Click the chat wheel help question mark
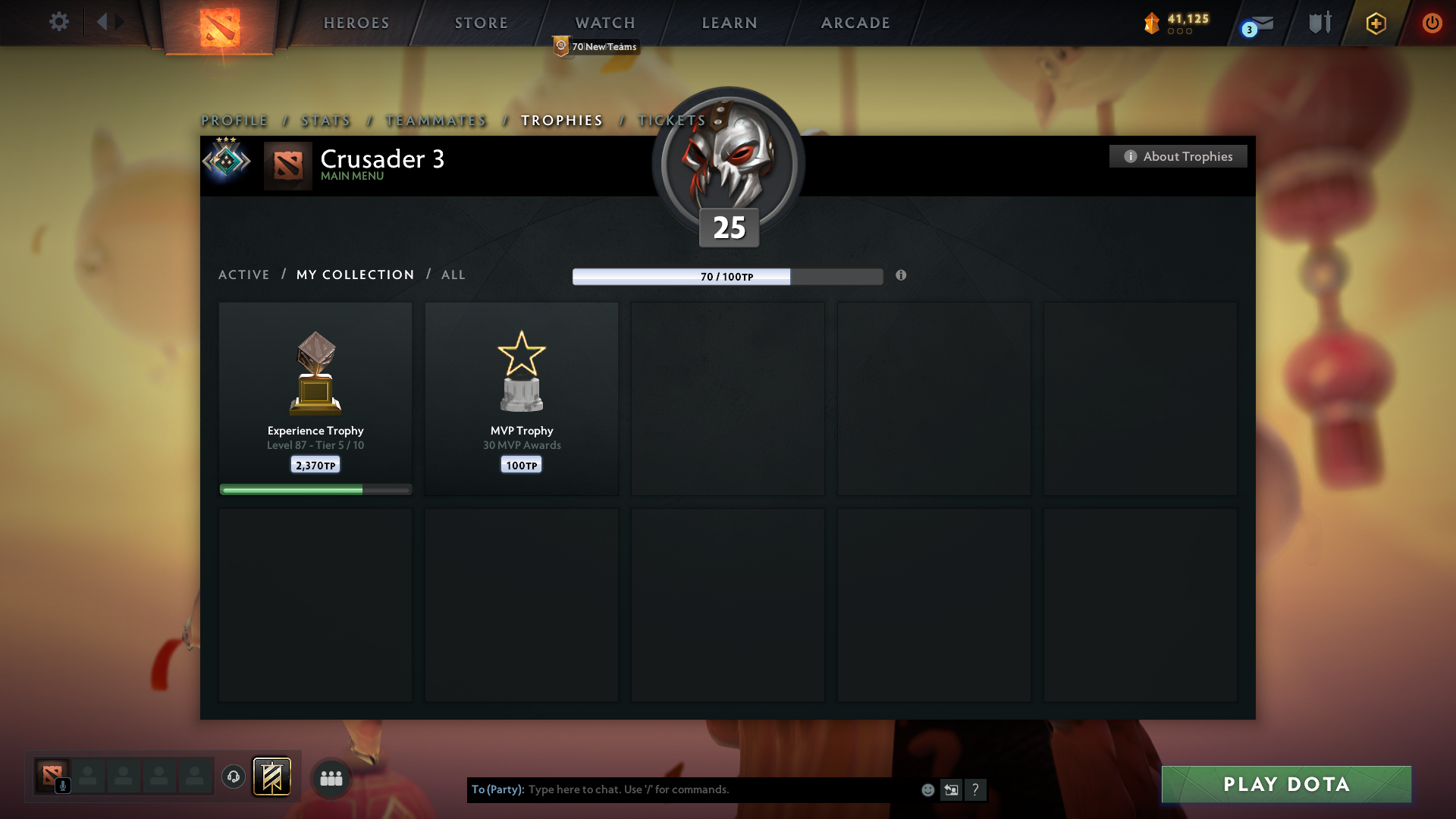 (x=977, y=789)
